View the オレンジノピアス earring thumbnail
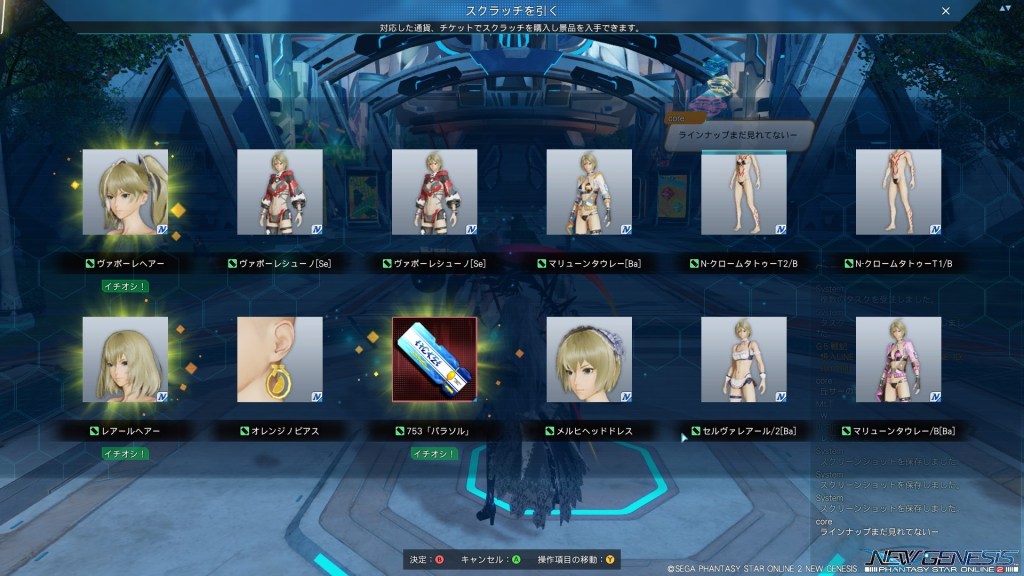The image size is (1024, 576). point(280,359)
